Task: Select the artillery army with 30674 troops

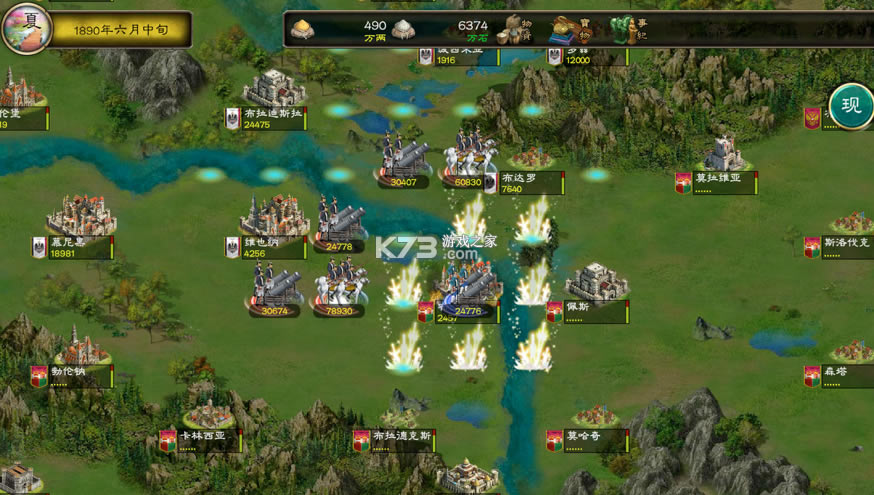Action: [275, 287]
